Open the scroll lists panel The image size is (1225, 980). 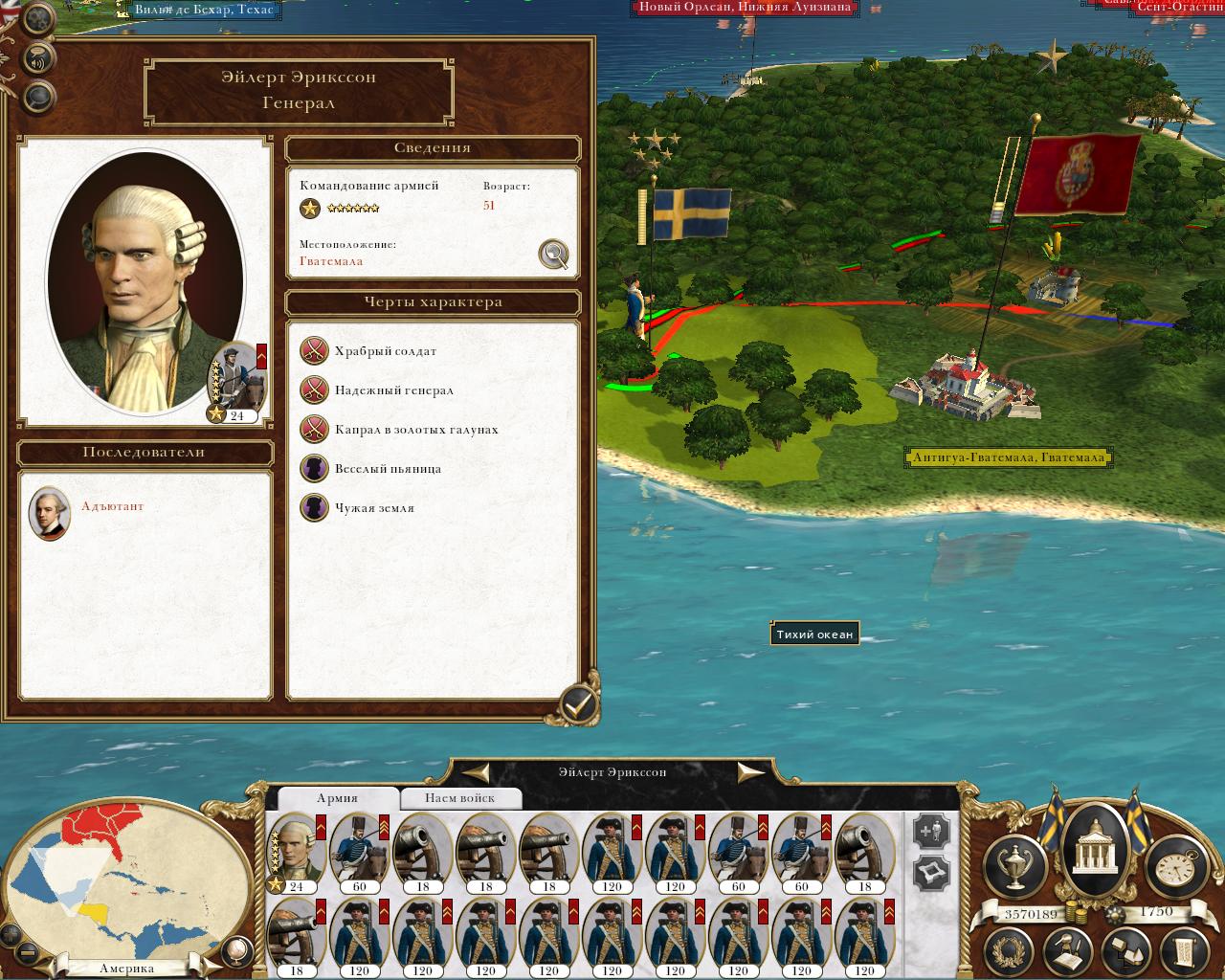1184,952
